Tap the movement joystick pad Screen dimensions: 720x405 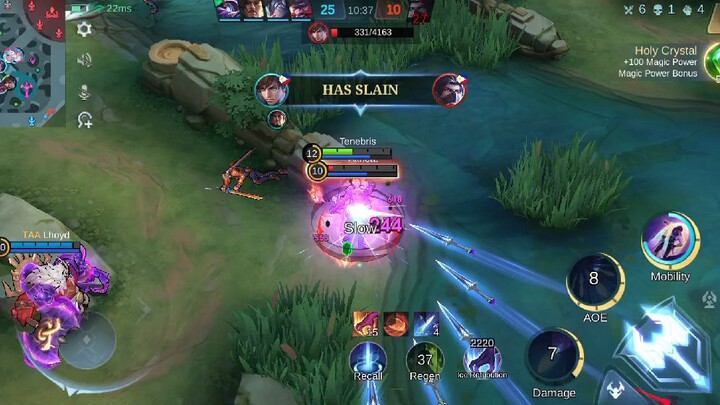(x=88, y=340)
